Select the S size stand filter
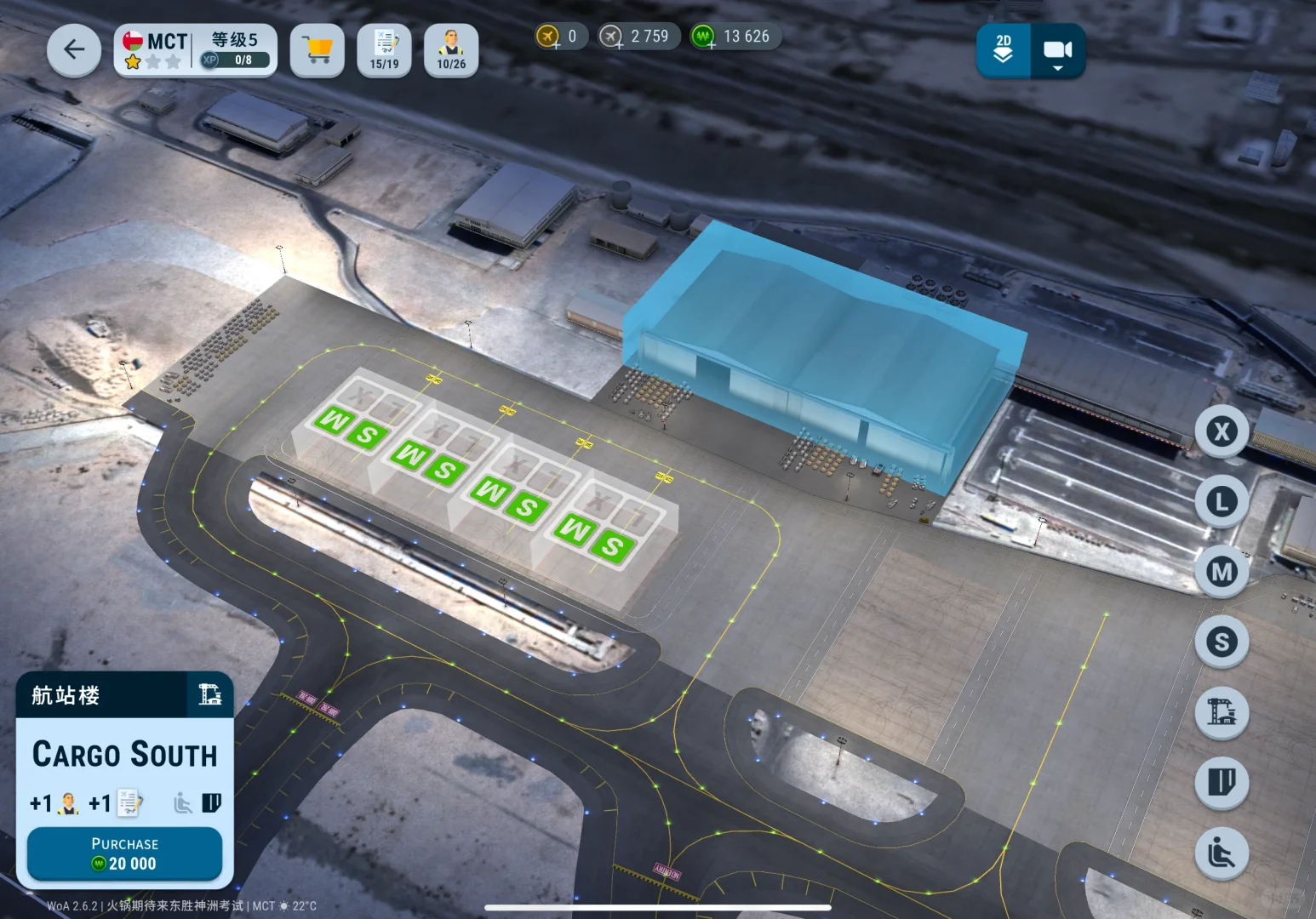 1222,642
